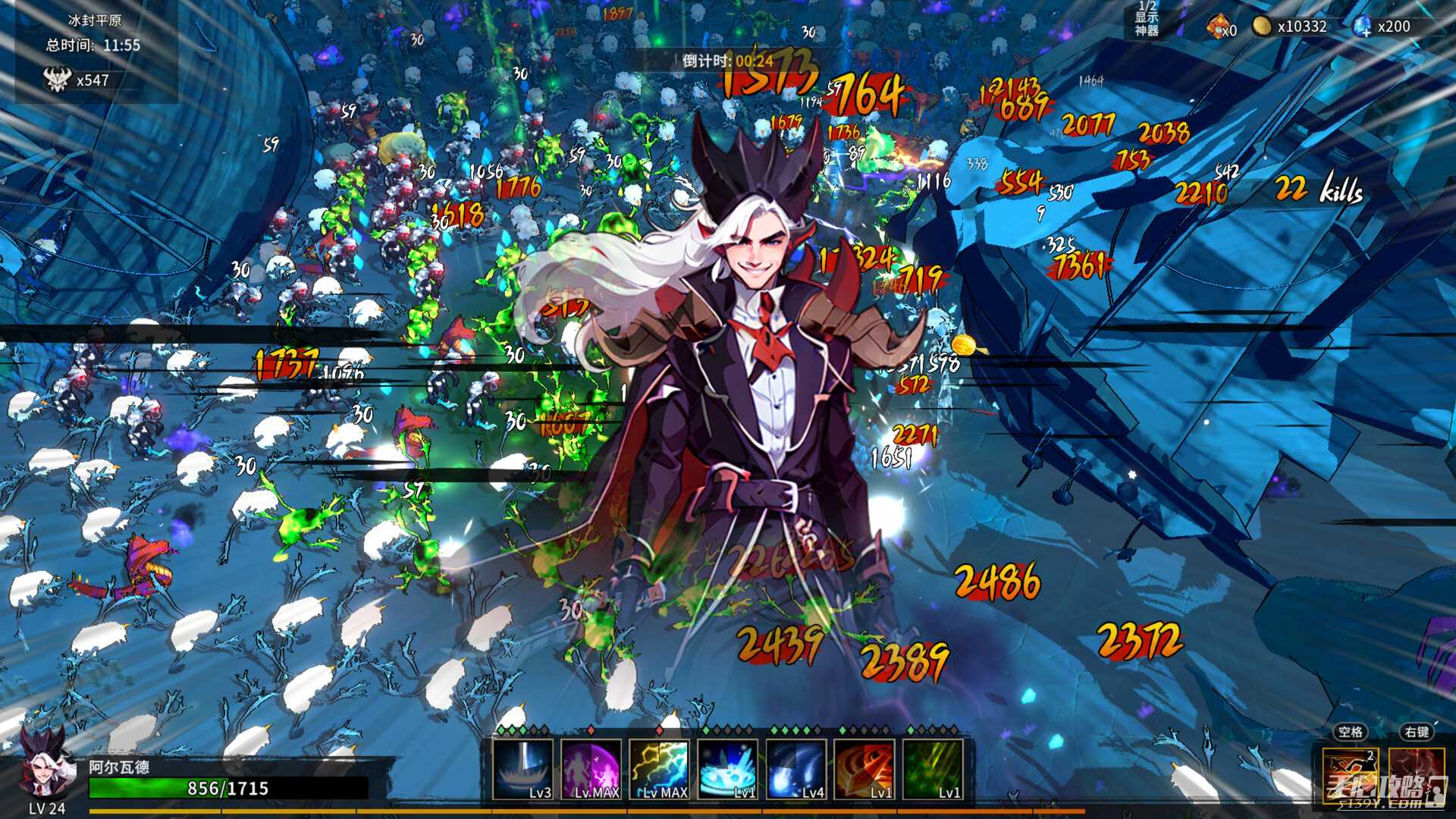Viewport: 1456px width, 819px height.
Task: Choose the ice crystal burst skill
Action: (727, 770)
